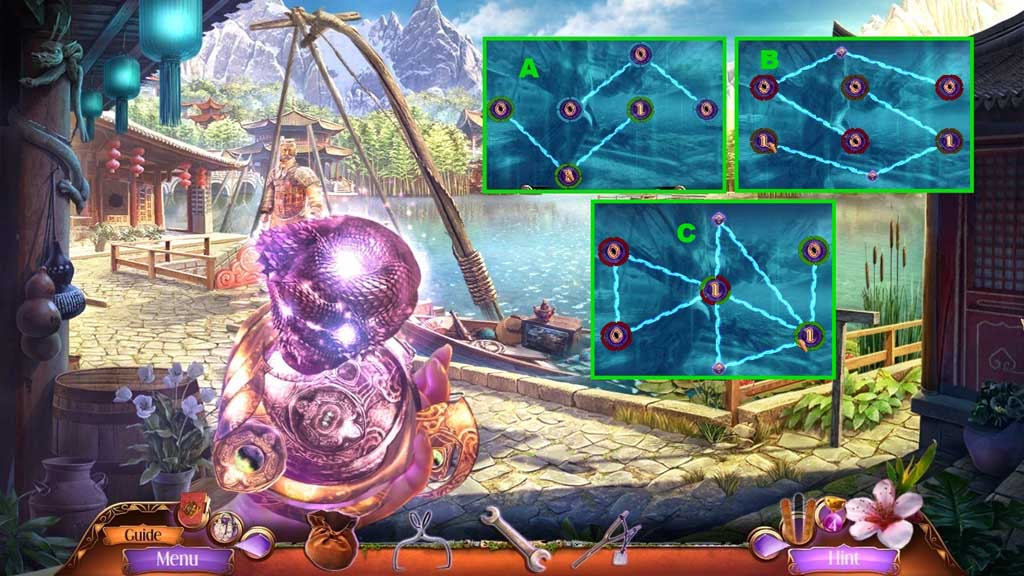This screenshot has height=576, width=1024.
Task: Select the brown pouch inventory item
Action: (x=332, y=537)
